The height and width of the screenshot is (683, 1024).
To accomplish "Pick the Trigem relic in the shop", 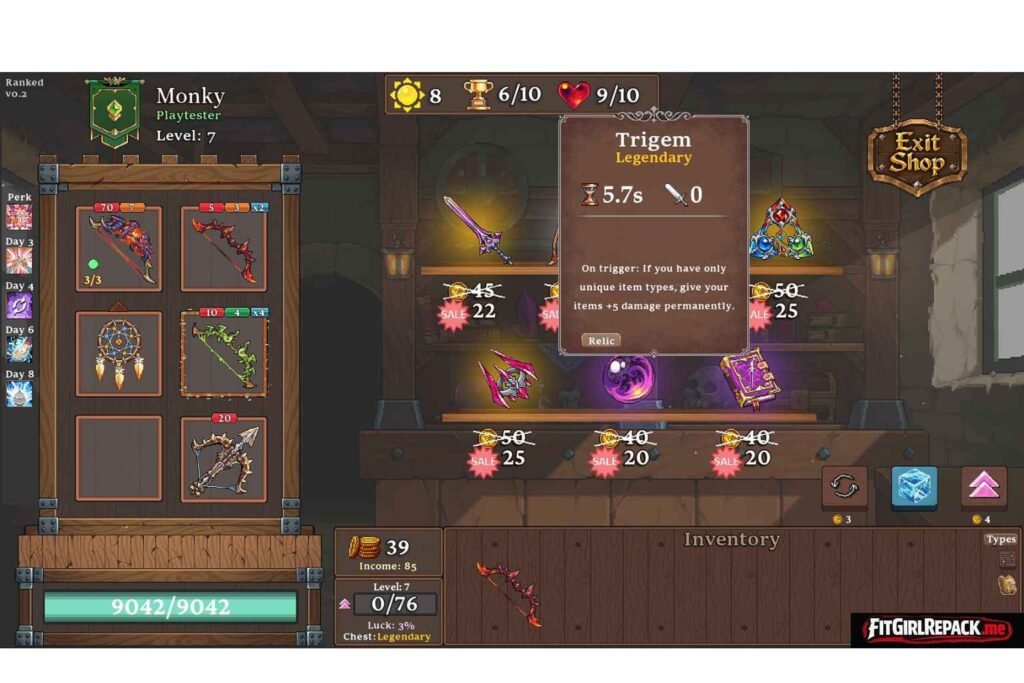I will (781, 231).
